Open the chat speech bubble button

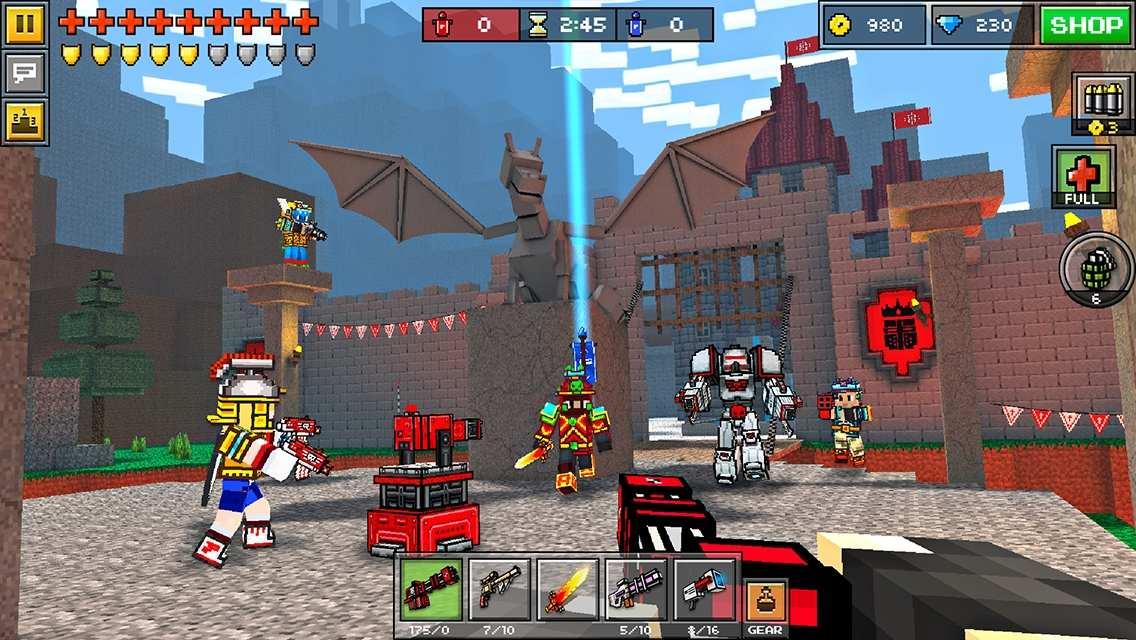coord(25,73)
